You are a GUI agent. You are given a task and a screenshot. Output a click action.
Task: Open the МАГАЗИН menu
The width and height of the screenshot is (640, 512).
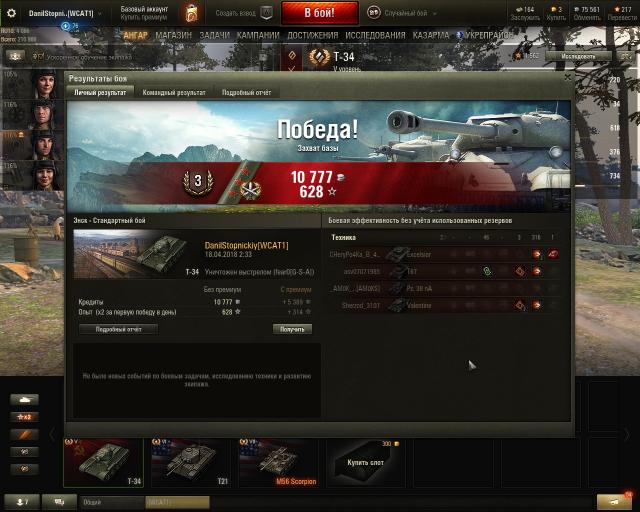click(x=173, y=34)
